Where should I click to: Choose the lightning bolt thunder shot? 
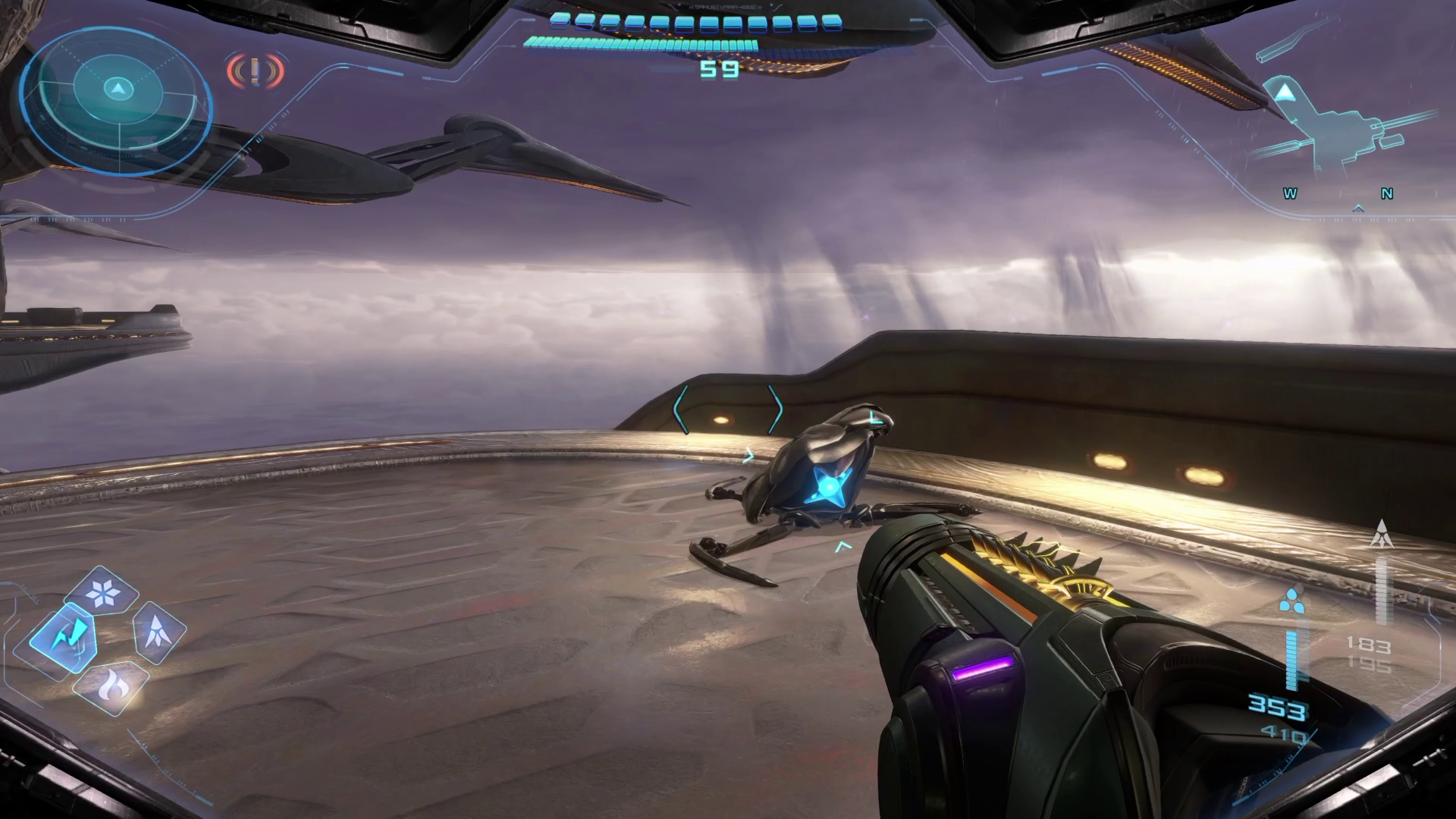point(63,635)
